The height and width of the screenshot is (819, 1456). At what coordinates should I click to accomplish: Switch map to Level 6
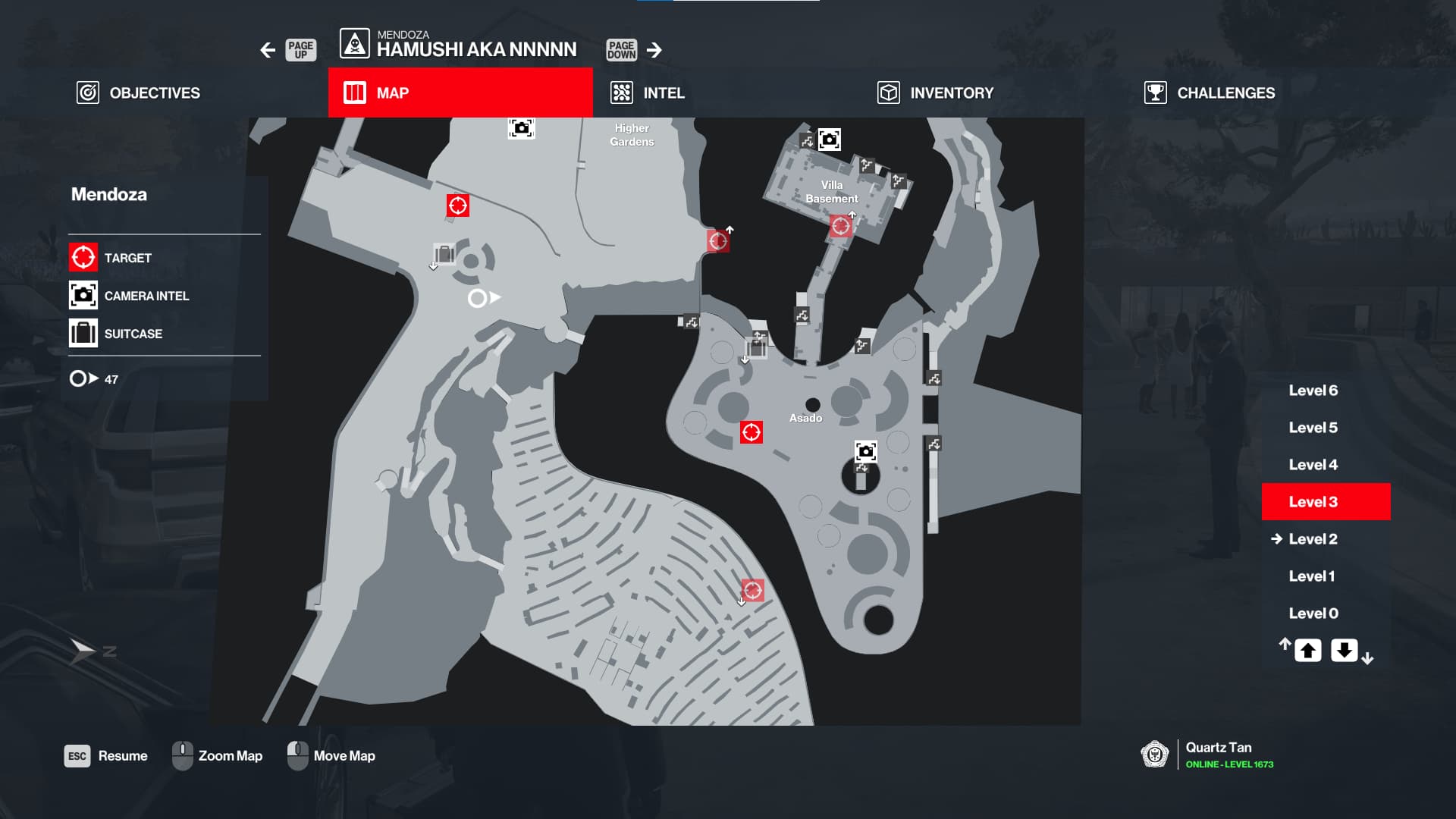(1313, 391)
